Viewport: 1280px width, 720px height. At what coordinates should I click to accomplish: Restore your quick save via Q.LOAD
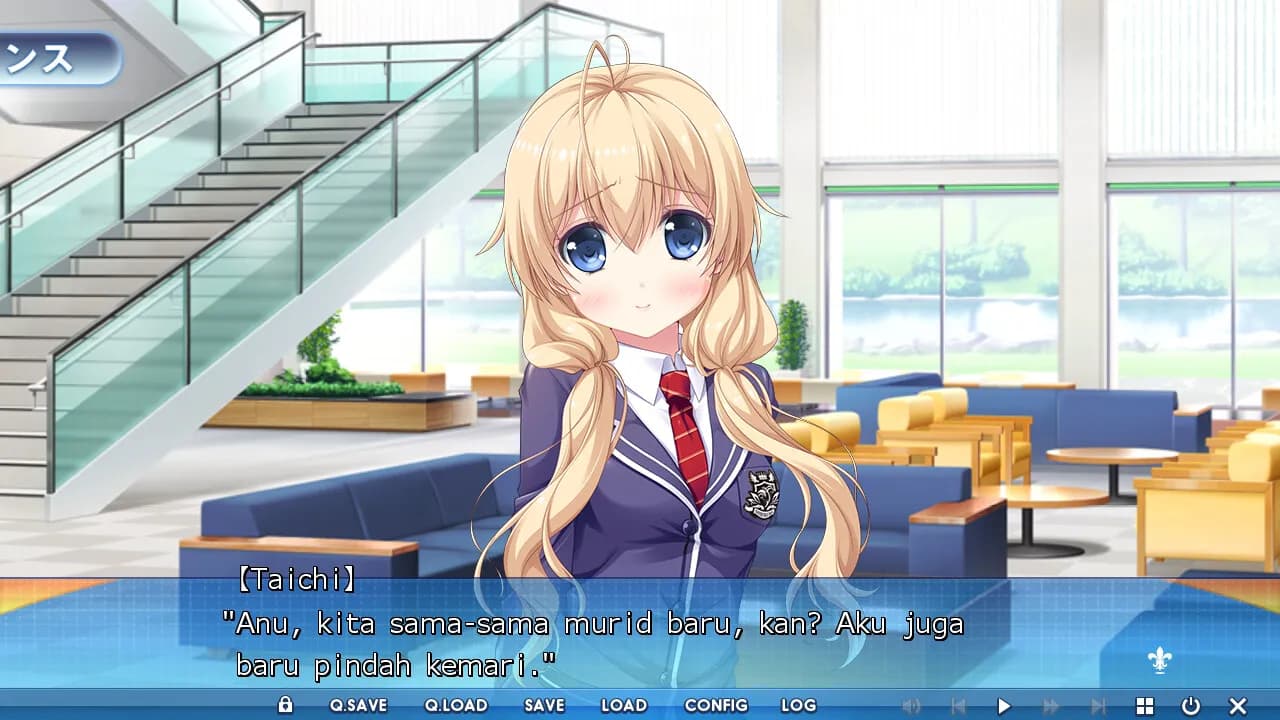(459, 706)
